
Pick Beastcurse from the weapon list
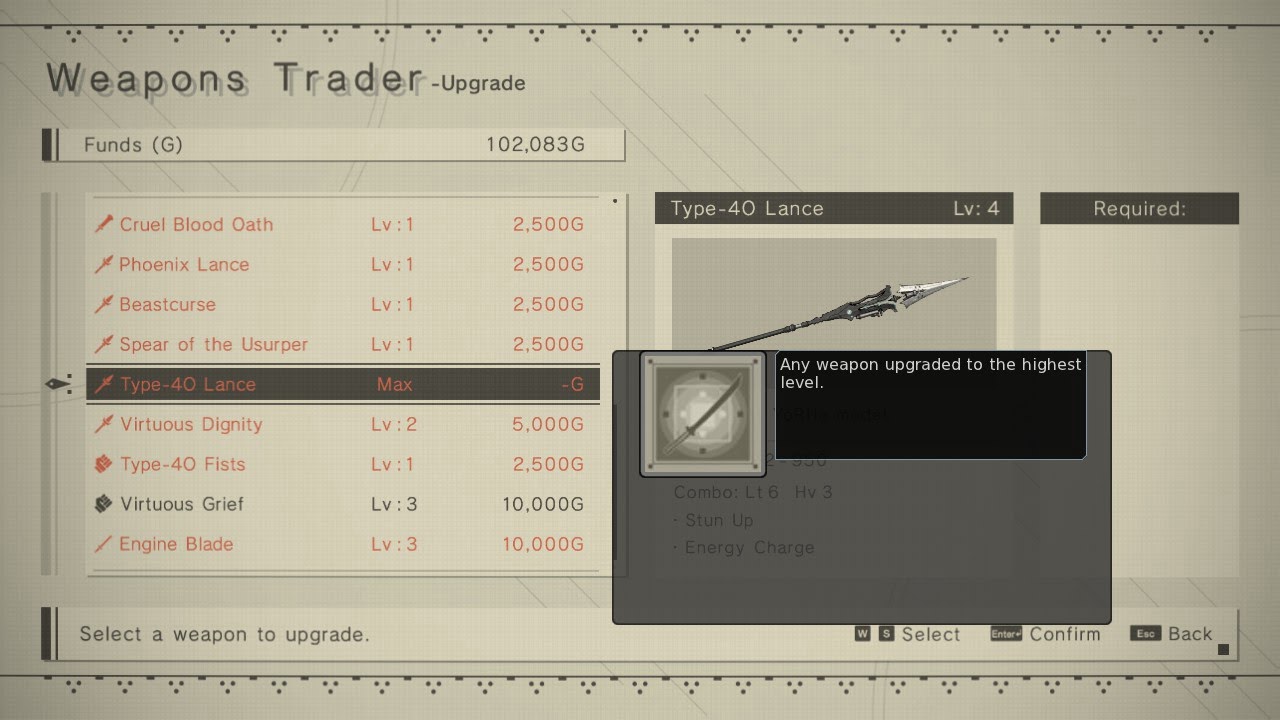point(342,304)
